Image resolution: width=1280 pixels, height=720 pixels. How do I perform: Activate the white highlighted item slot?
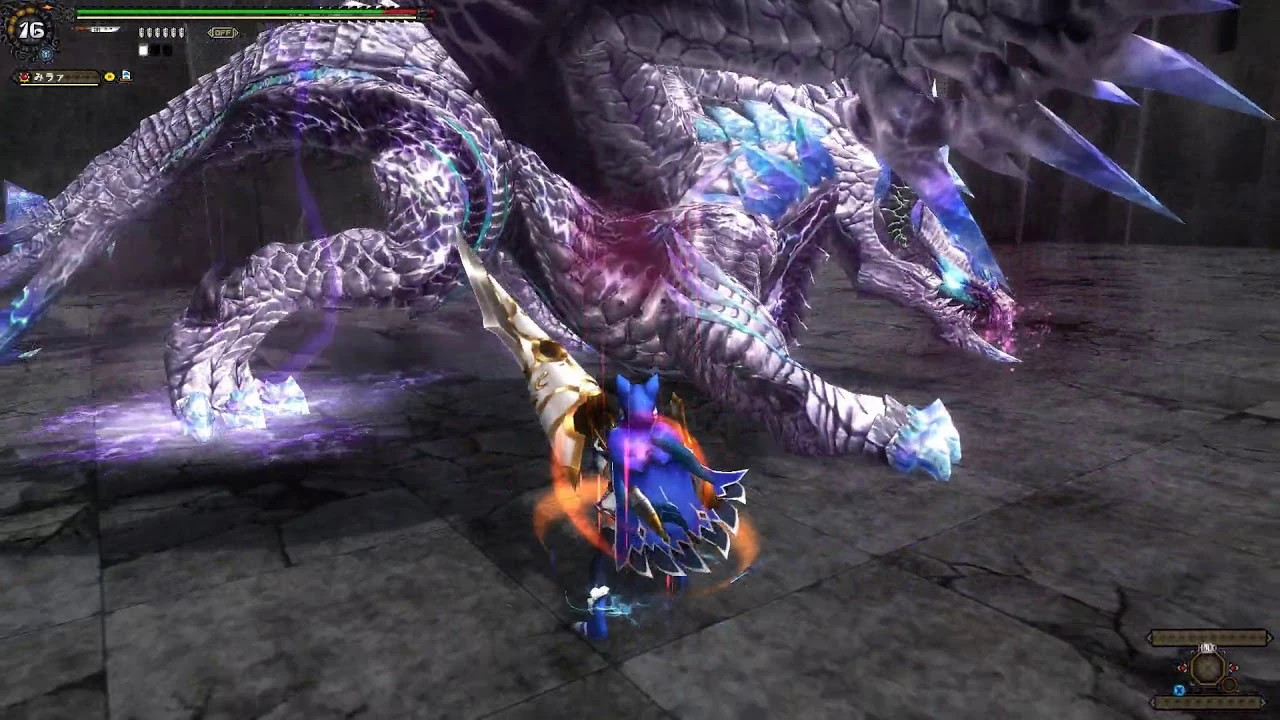coord(143,49)
